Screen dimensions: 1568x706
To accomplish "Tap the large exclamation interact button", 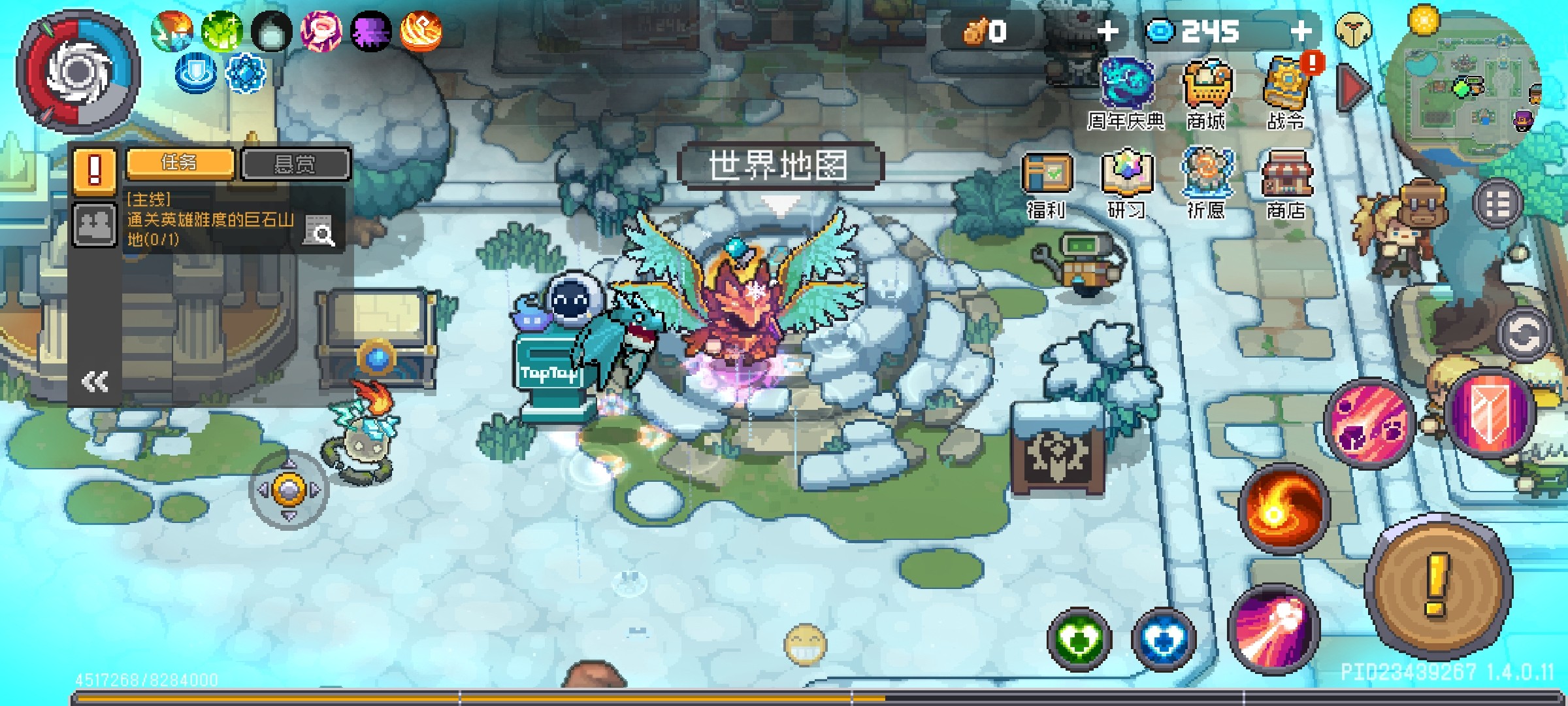I will click(x=1437, y=586).
